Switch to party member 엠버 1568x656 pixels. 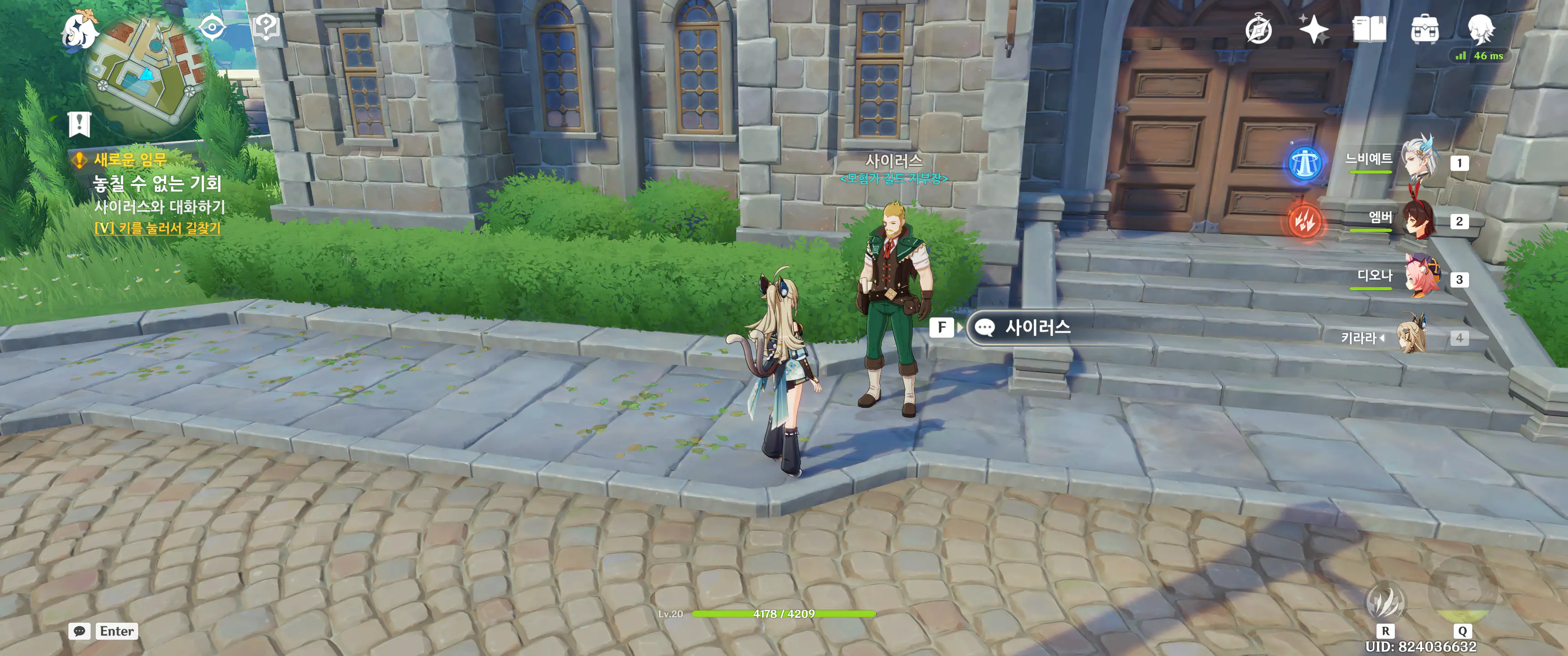(1419, 220)
